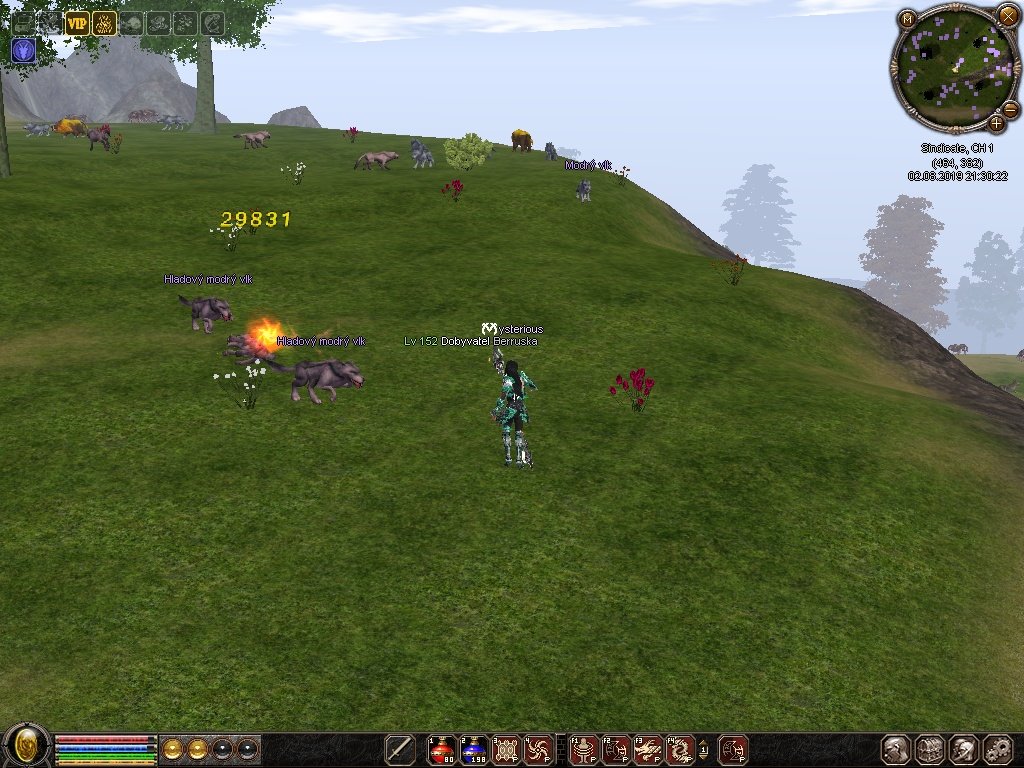
Task: Use the red health potion slot
Action: pos(441,750)
